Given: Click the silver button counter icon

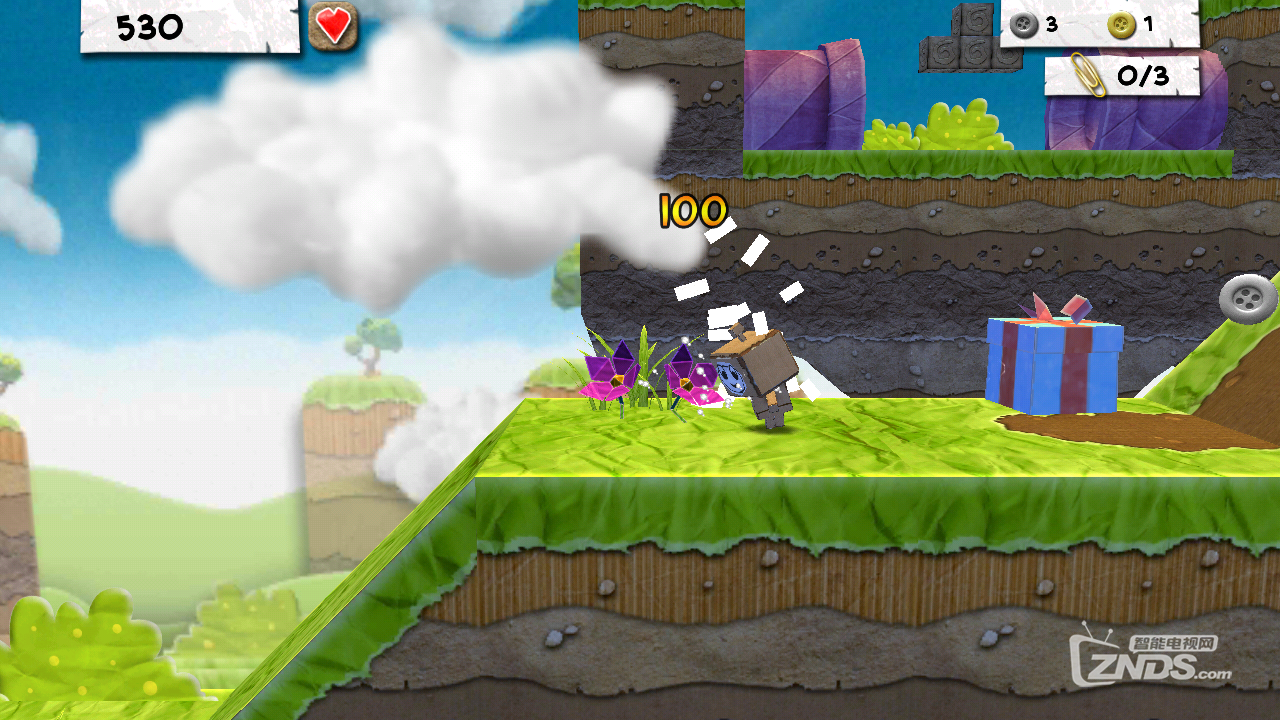Looking at the screenshot, I should (x=1024, y=25).
